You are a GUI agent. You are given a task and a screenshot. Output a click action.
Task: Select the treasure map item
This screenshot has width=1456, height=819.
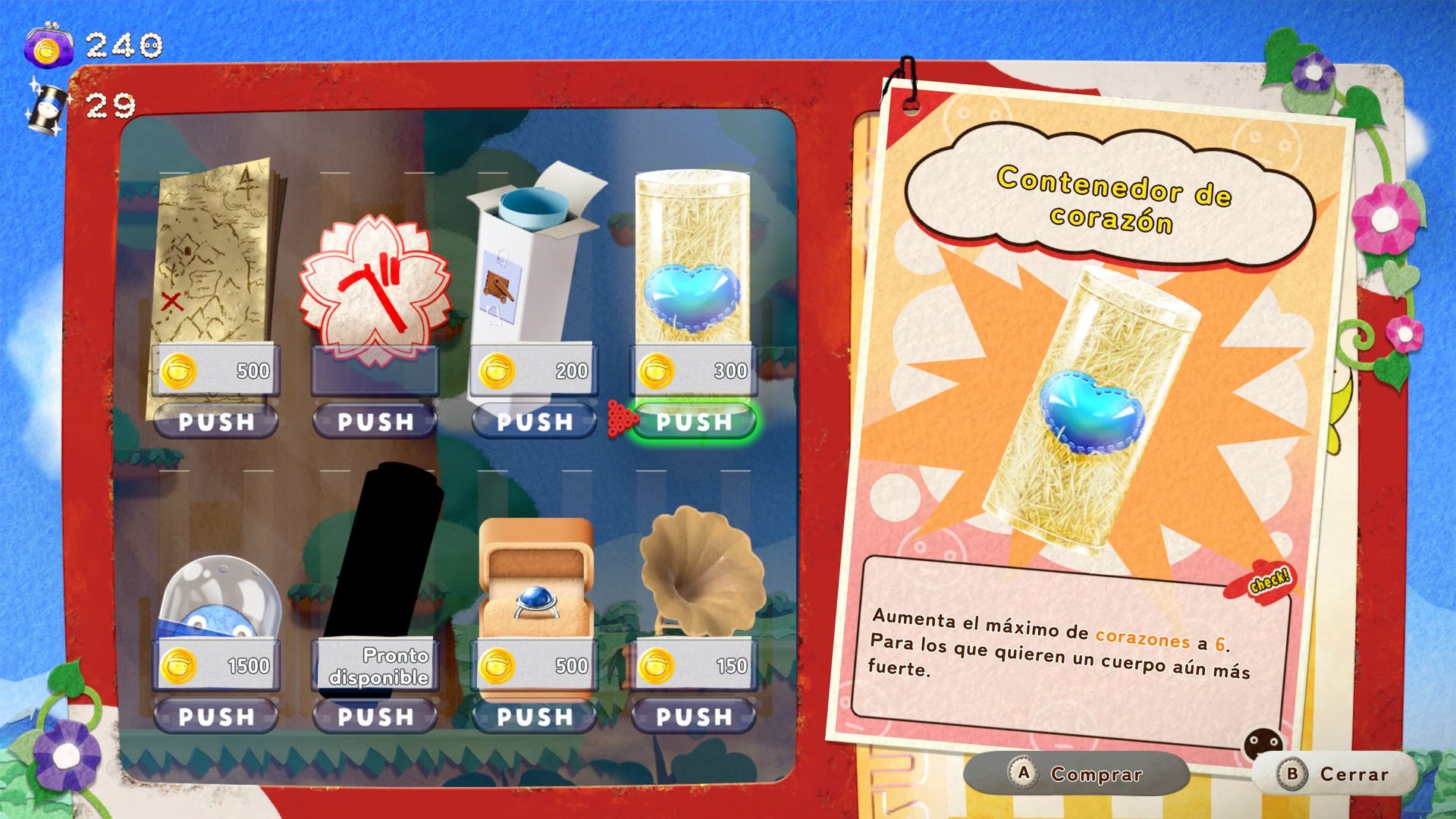[x=216, y=258]
